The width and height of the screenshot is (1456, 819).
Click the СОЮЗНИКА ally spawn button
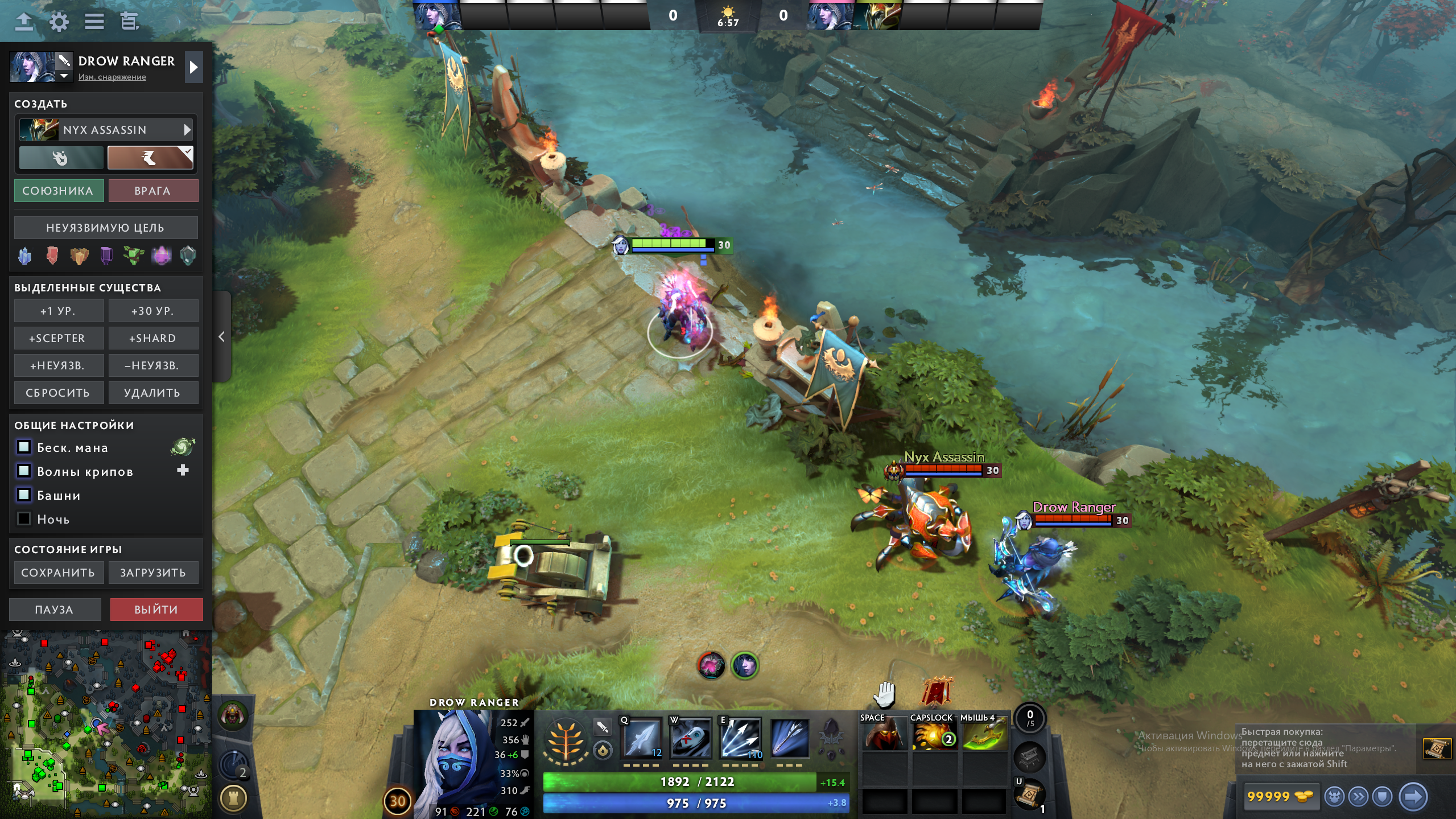59,191
